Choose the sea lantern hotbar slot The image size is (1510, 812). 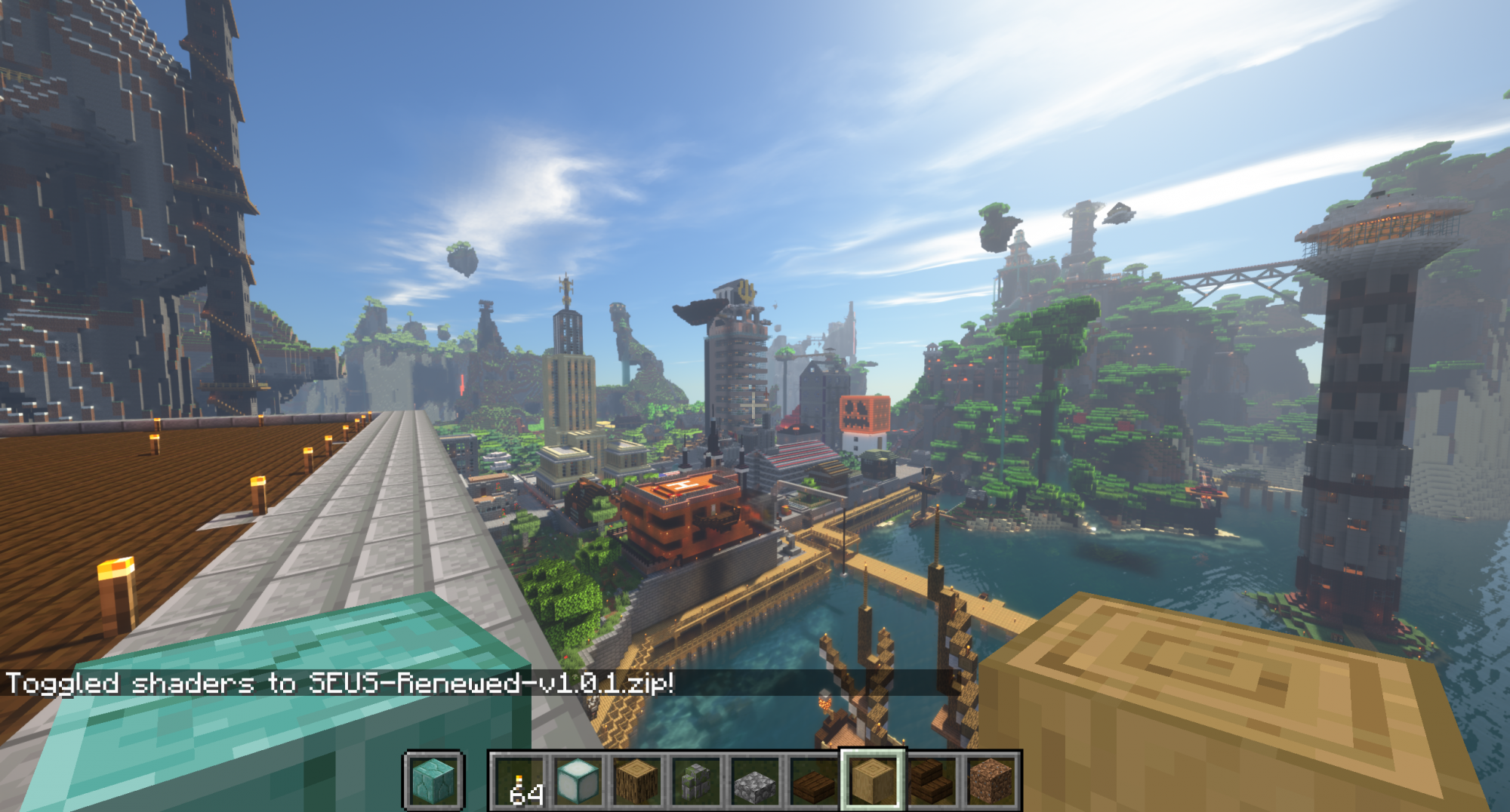[578, 781]
